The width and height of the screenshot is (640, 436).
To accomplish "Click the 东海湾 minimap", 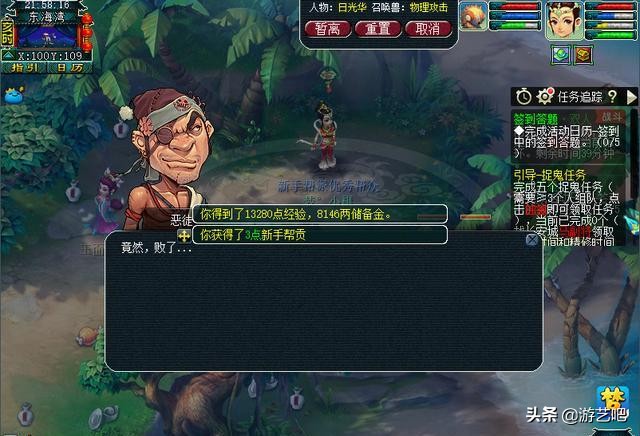I will 47,35.
